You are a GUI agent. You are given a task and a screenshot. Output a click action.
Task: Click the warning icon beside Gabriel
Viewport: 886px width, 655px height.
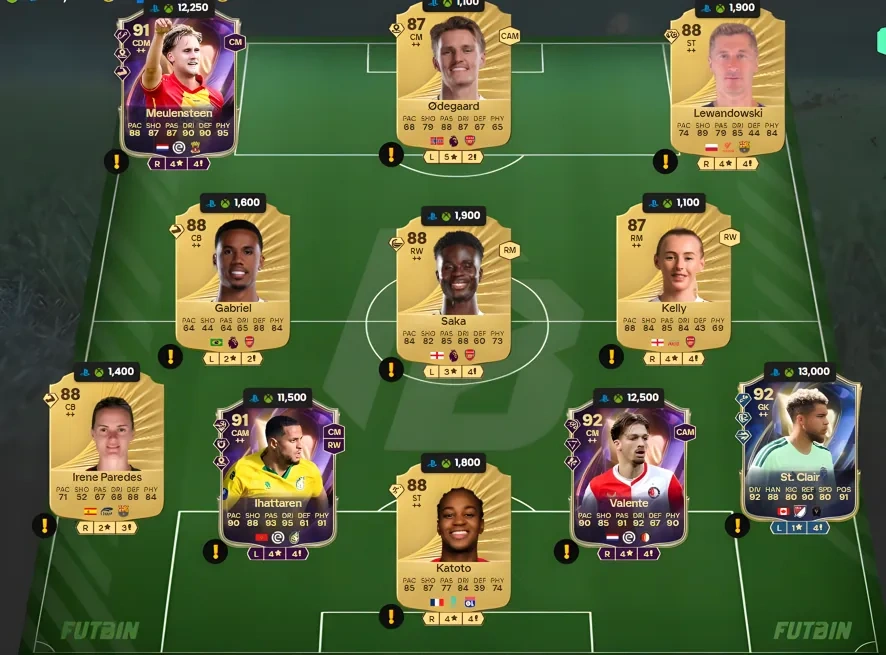coord(171,356)
